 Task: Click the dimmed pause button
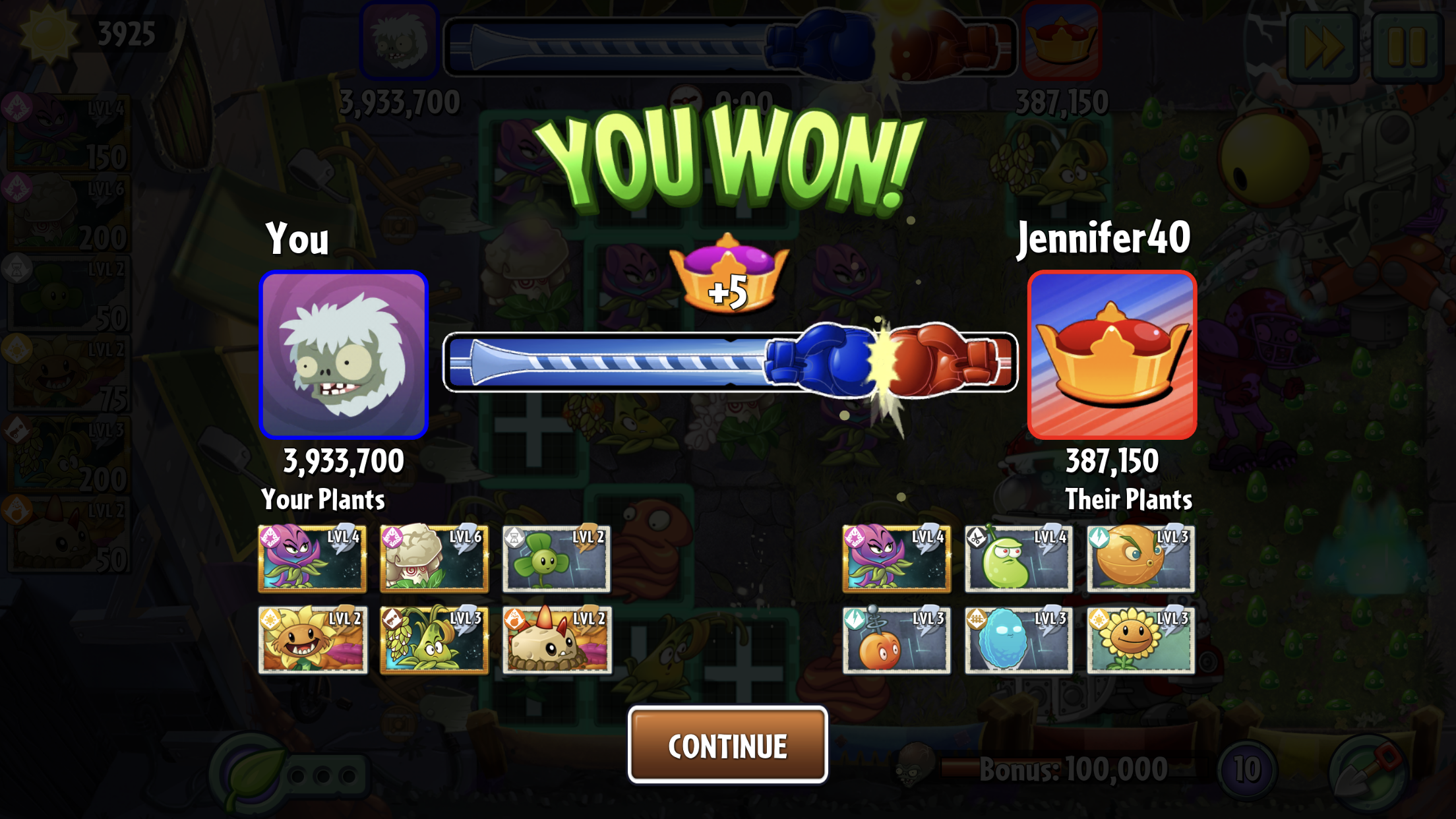[1407, 46]
